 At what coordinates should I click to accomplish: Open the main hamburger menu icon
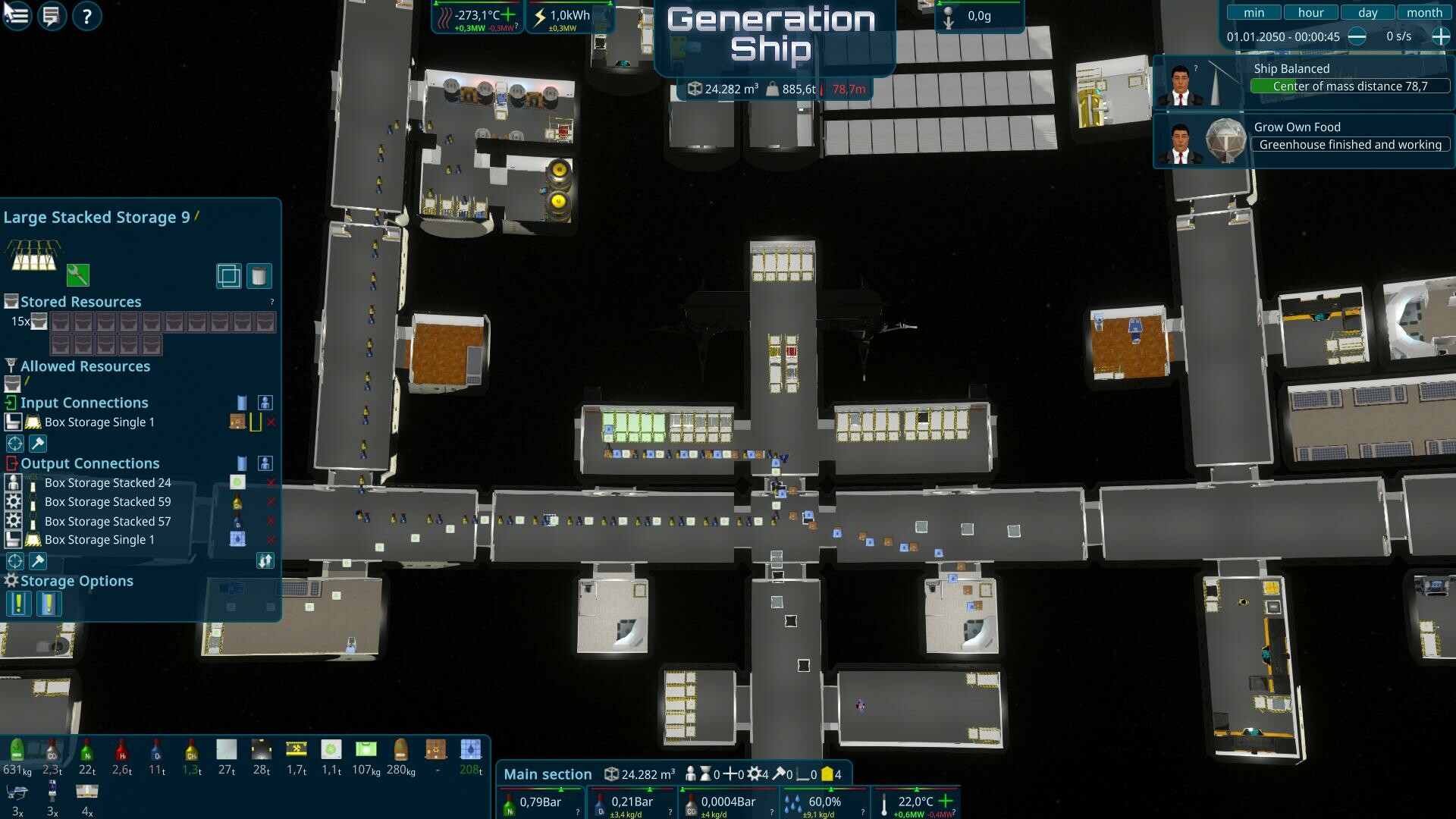tap(16, 16)
